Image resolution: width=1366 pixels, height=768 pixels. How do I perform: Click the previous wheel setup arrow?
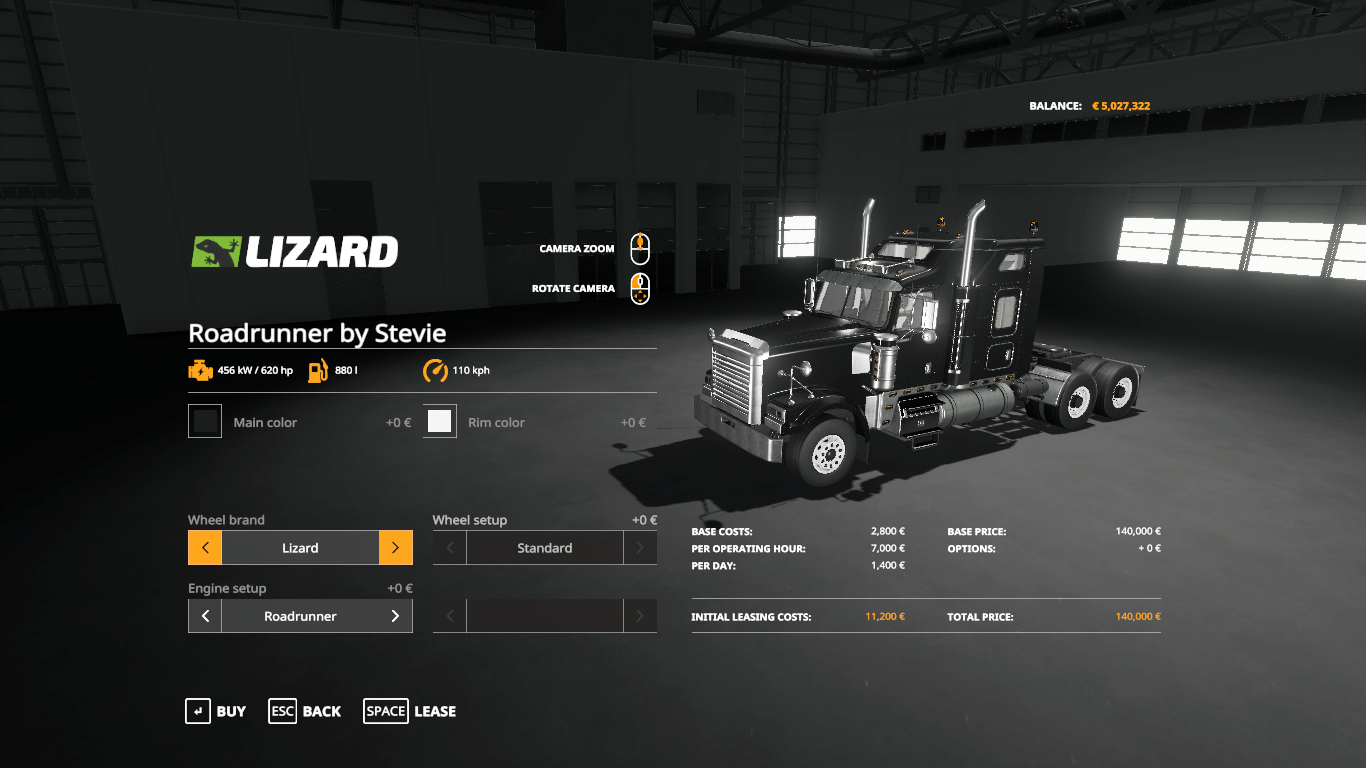coord(450,548)
